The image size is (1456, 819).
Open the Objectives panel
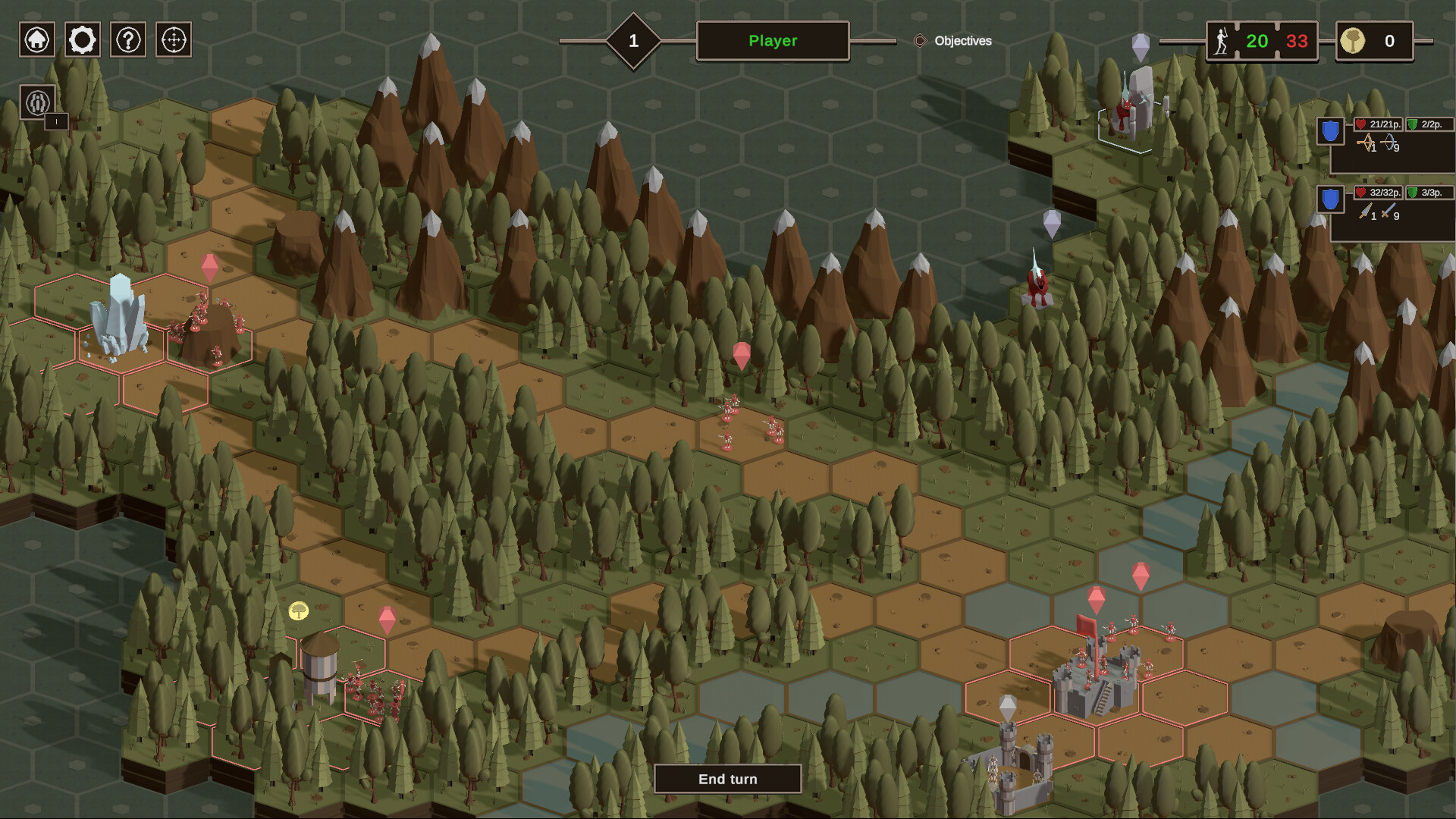point(953,41)
